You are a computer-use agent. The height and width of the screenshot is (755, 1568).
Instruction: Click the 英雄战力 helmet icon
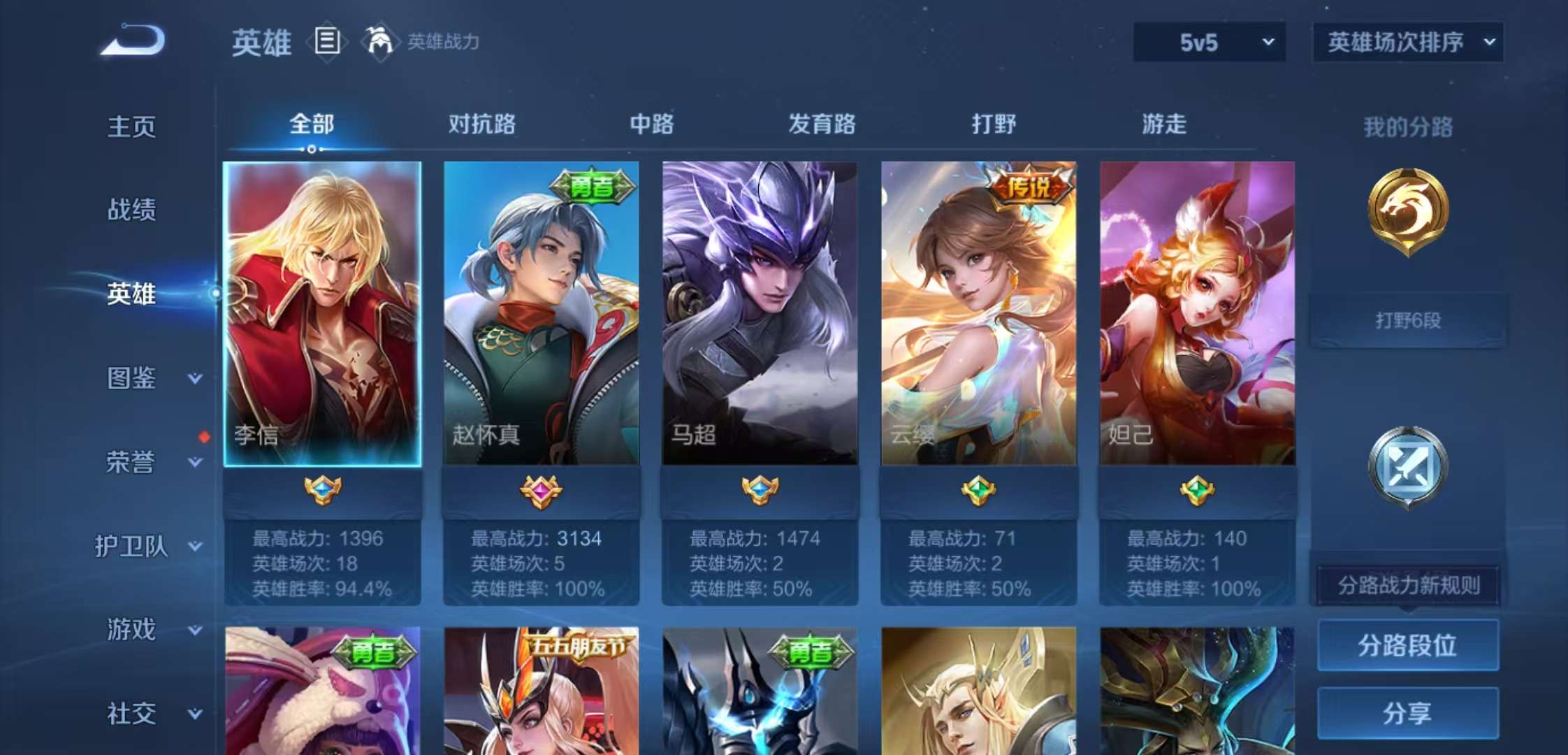377,41
